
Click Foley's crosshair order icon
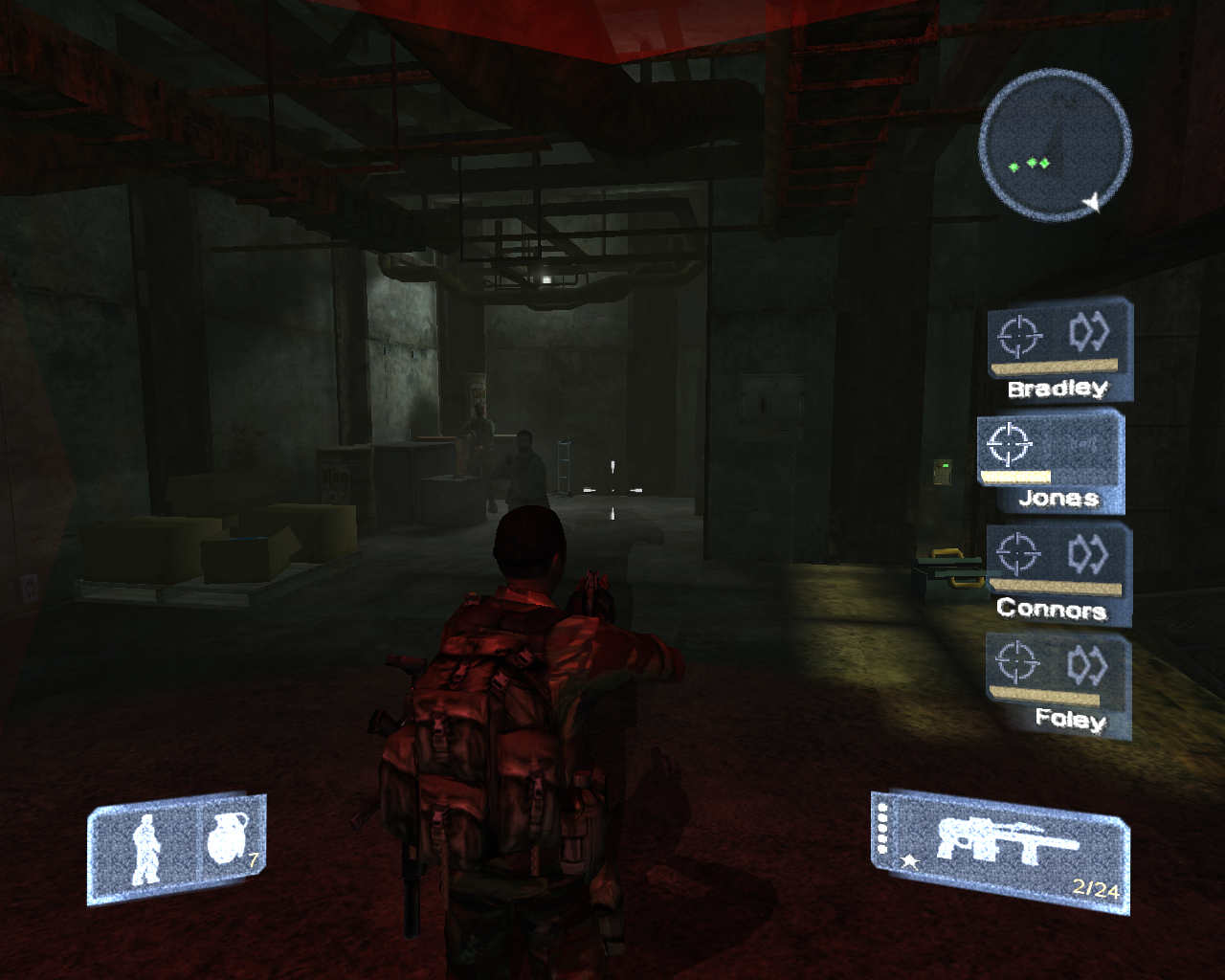coord(1016,661)
